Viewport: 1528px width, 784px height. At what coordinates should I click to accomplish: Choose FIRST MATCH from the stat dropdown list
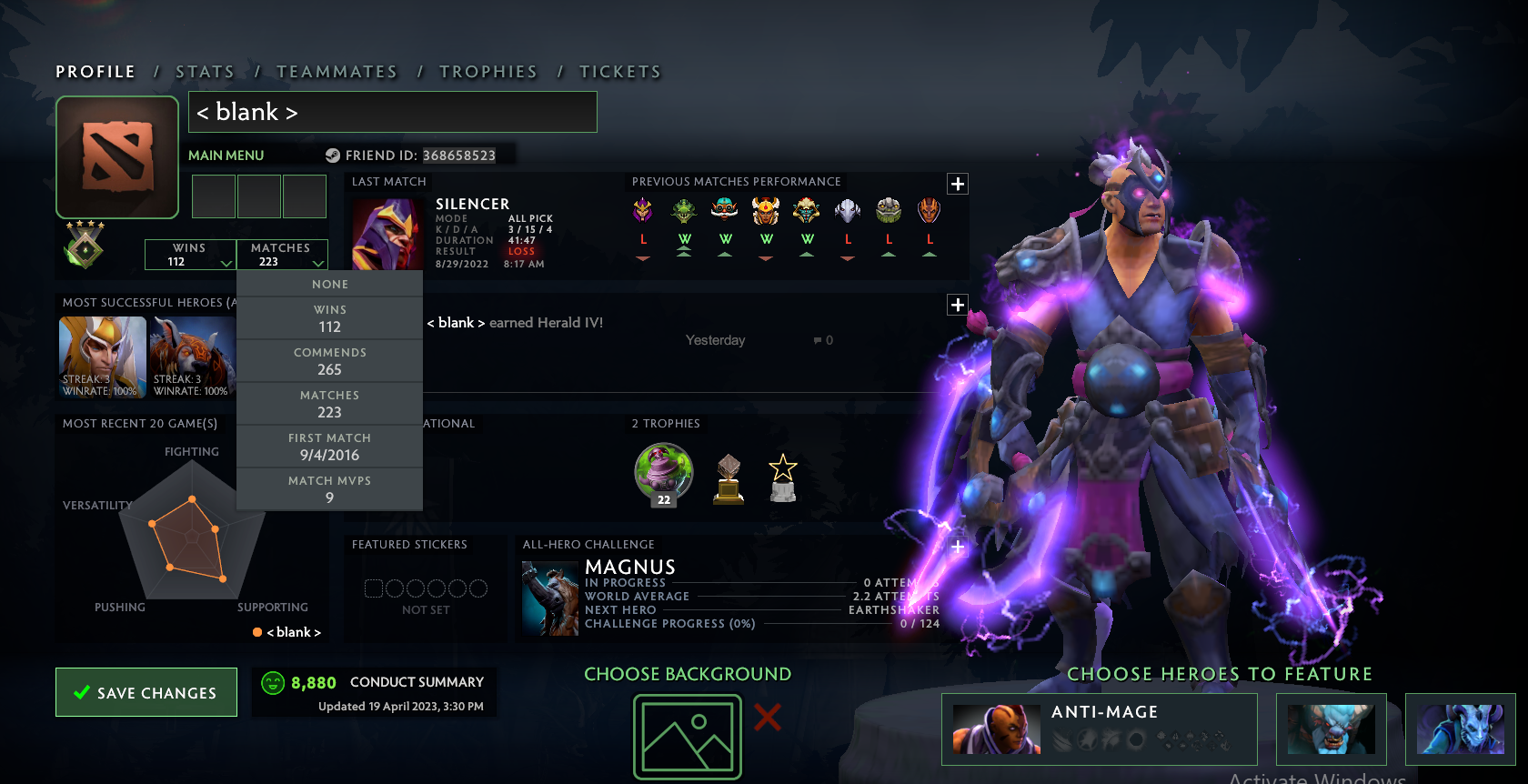(x=329, y=447)
